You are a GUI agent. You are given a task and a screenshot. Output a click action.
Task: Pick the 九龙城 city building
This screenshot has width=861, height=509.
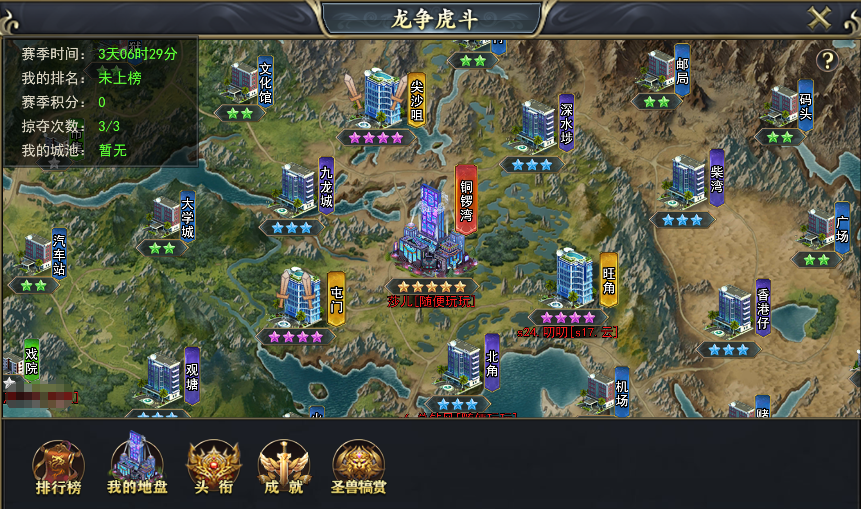296,188
